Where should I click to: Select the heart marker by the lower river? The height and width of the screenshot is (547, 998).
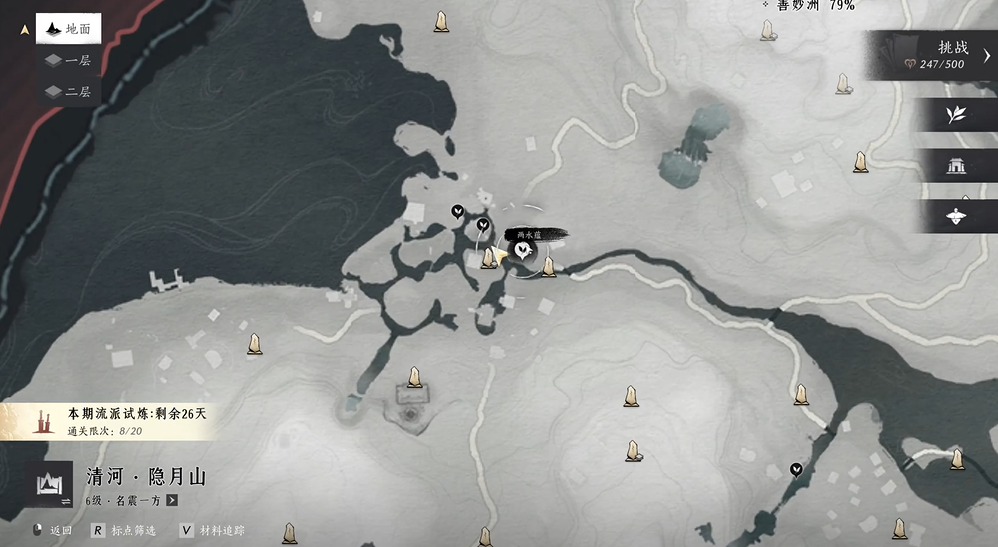tap(796, 469)
